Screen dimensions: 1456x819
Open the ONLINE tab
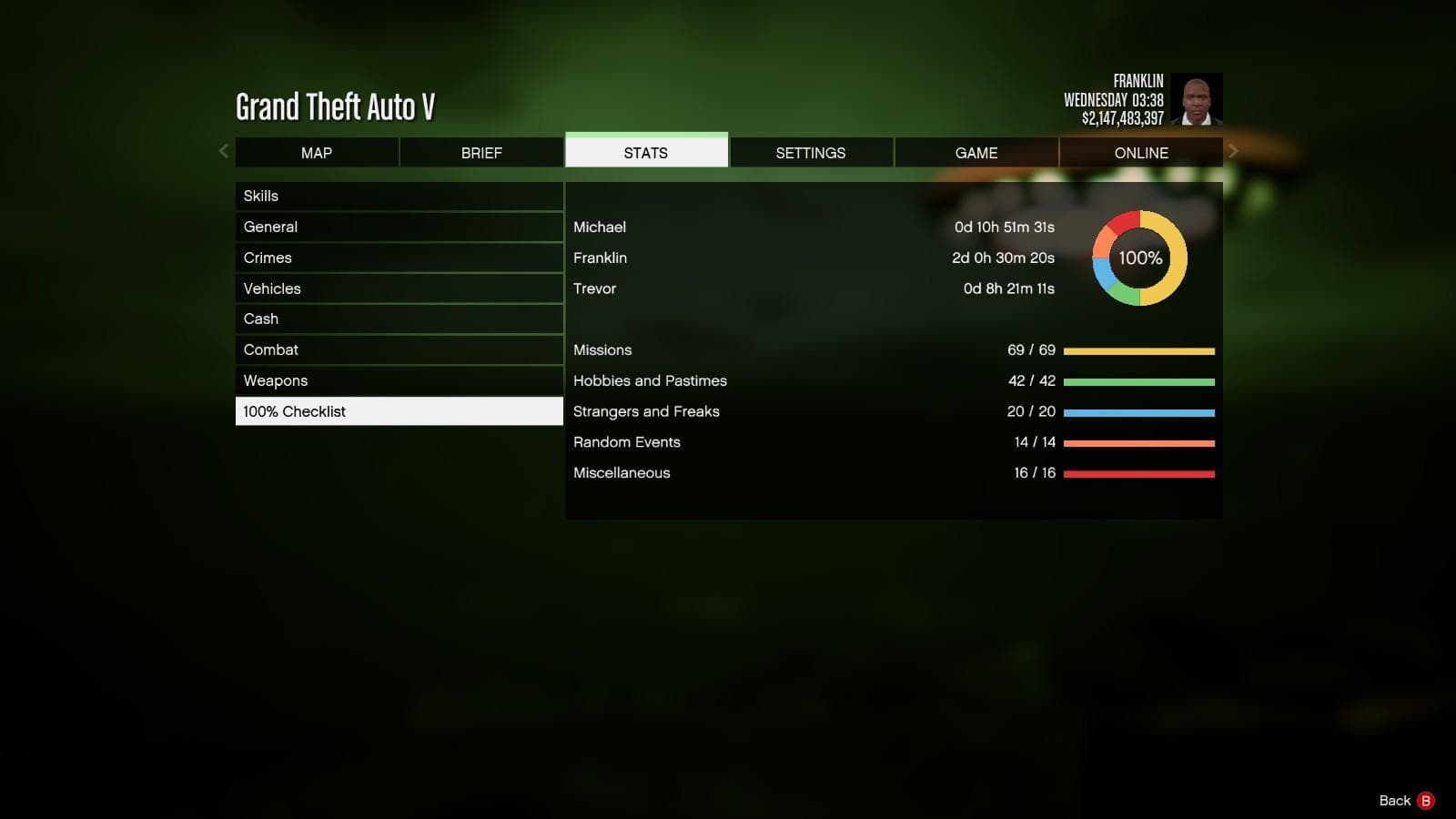click(x=1141, y=152)
